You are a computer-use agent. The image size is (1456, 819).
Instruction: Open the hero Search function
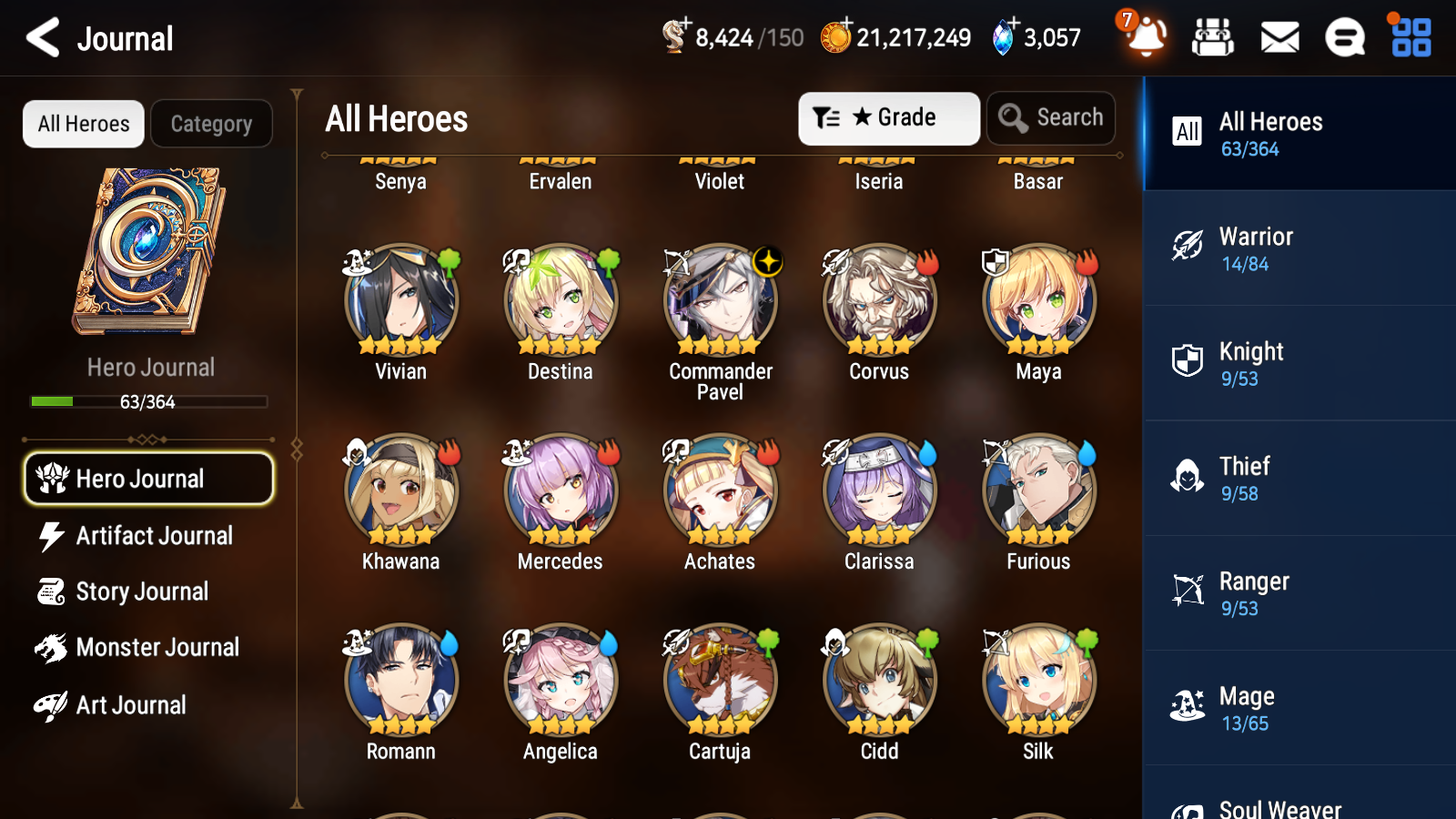pyautogui.click(x=1051, y=117)
